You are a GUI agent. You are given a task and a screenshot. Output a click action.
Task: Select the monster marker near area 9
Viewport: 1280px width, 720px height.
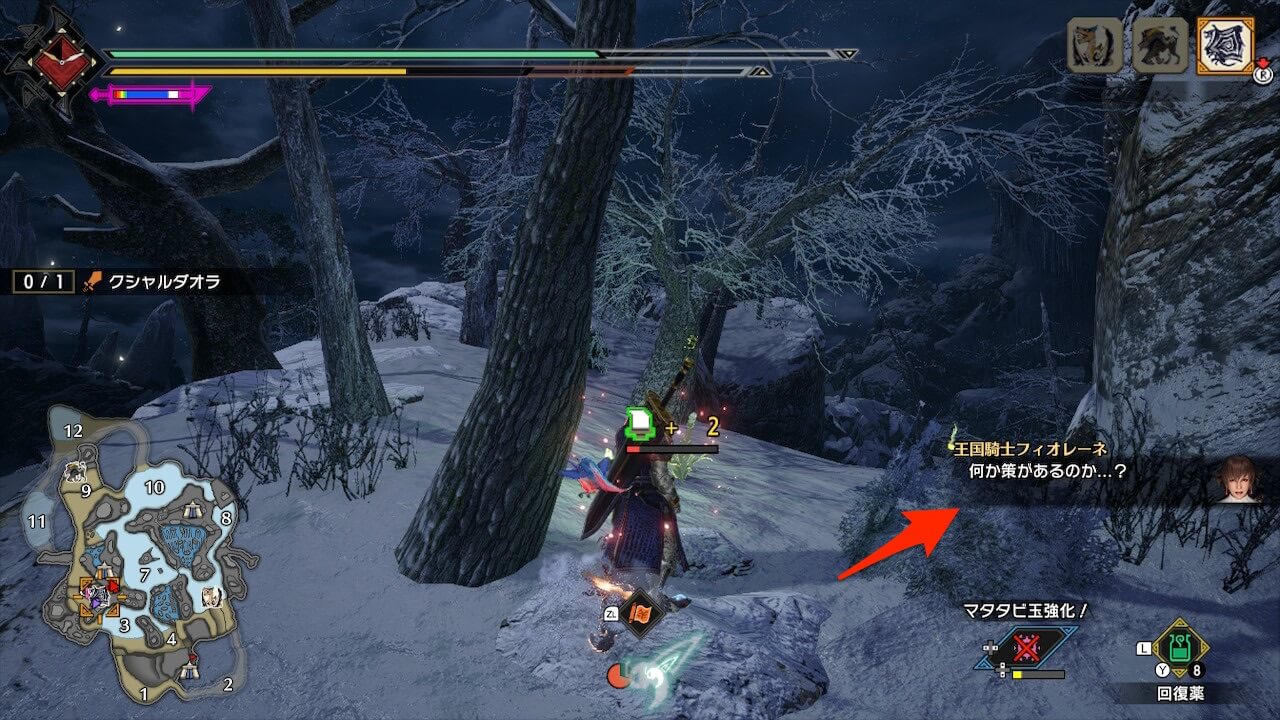[74, 472]
